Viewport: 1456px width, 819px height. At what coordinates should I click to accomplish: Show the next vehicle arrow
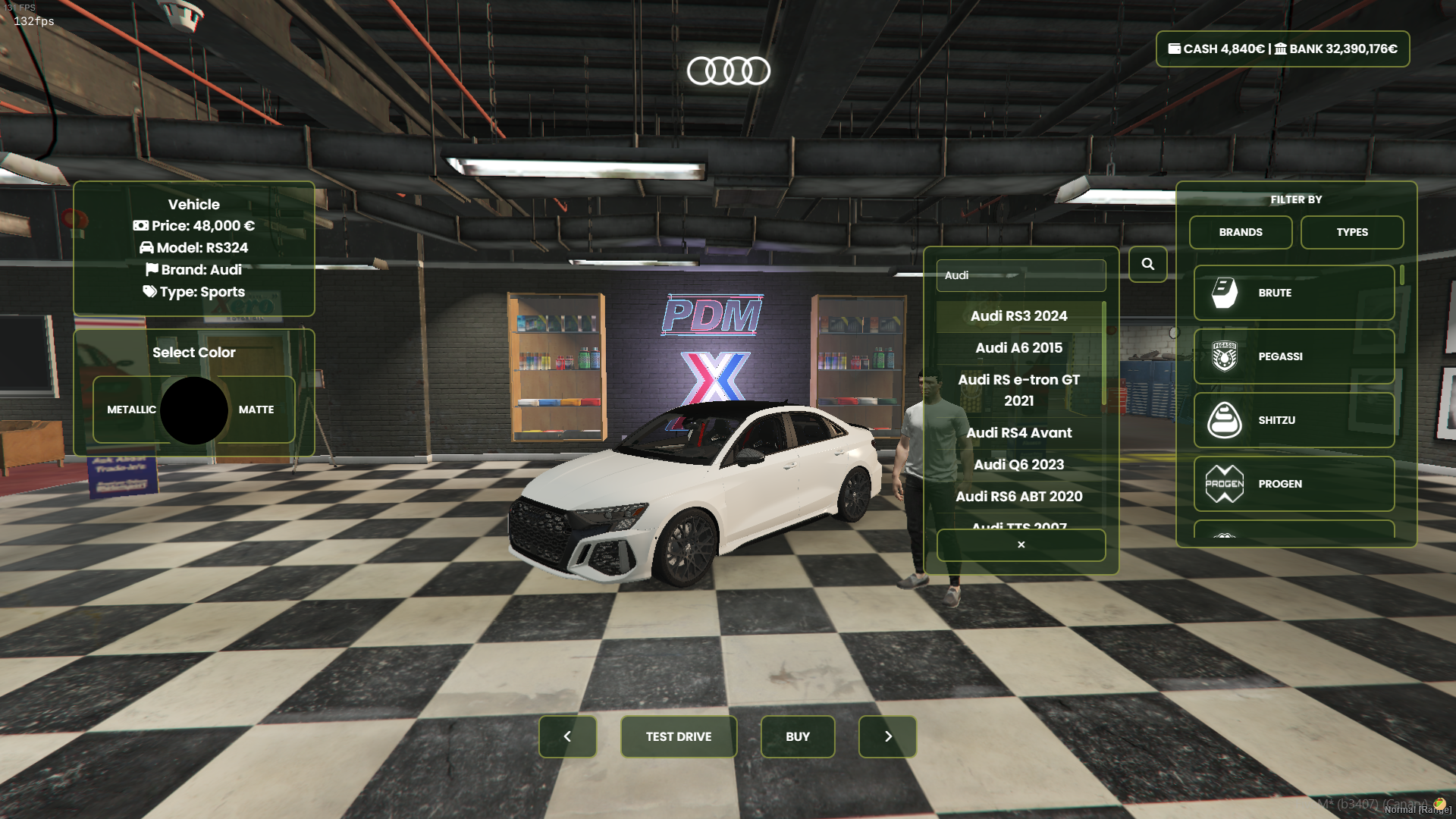(887, 736)
